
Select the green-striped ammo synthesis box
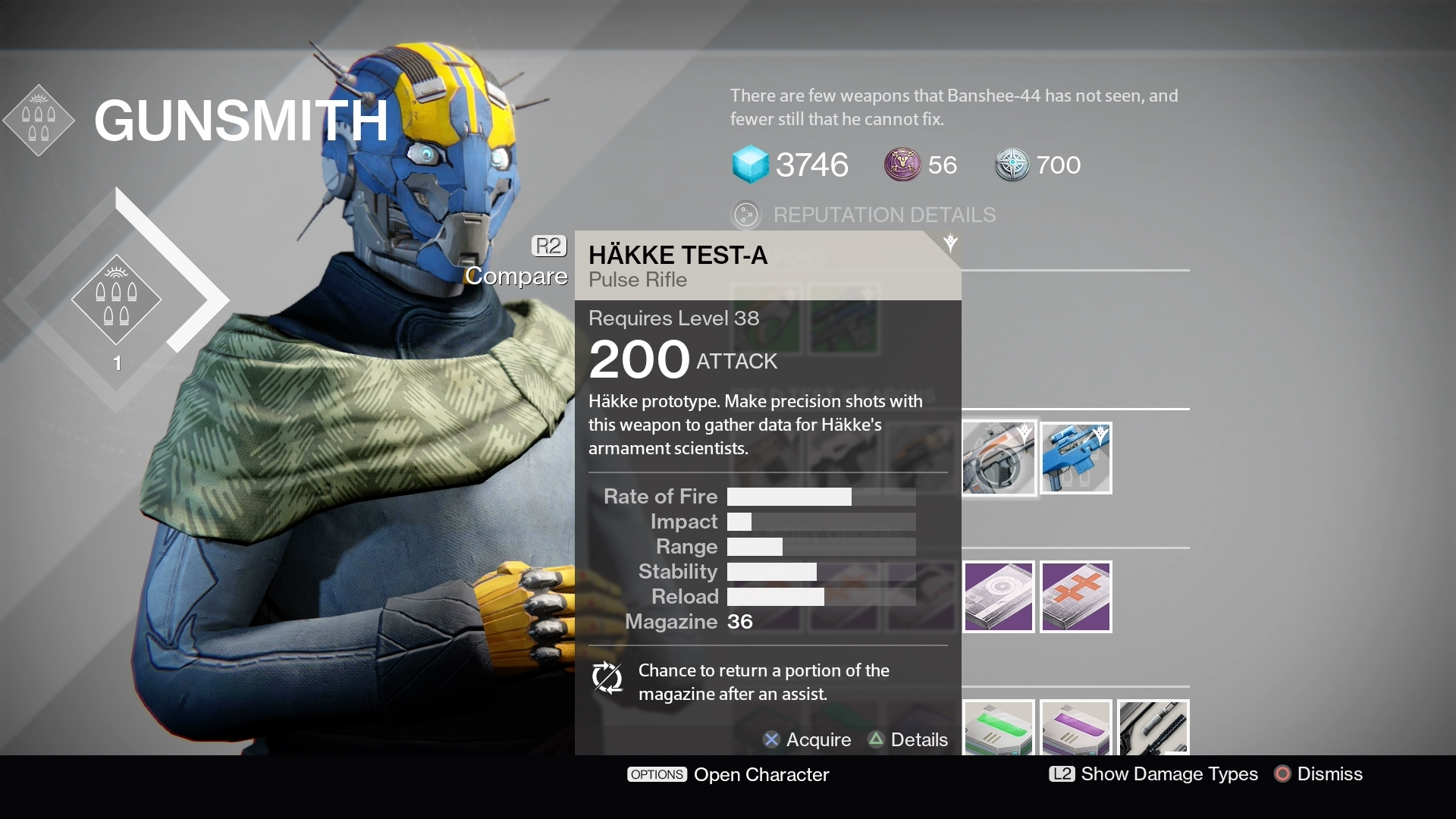pyautogui.click(x=999, y=728)
